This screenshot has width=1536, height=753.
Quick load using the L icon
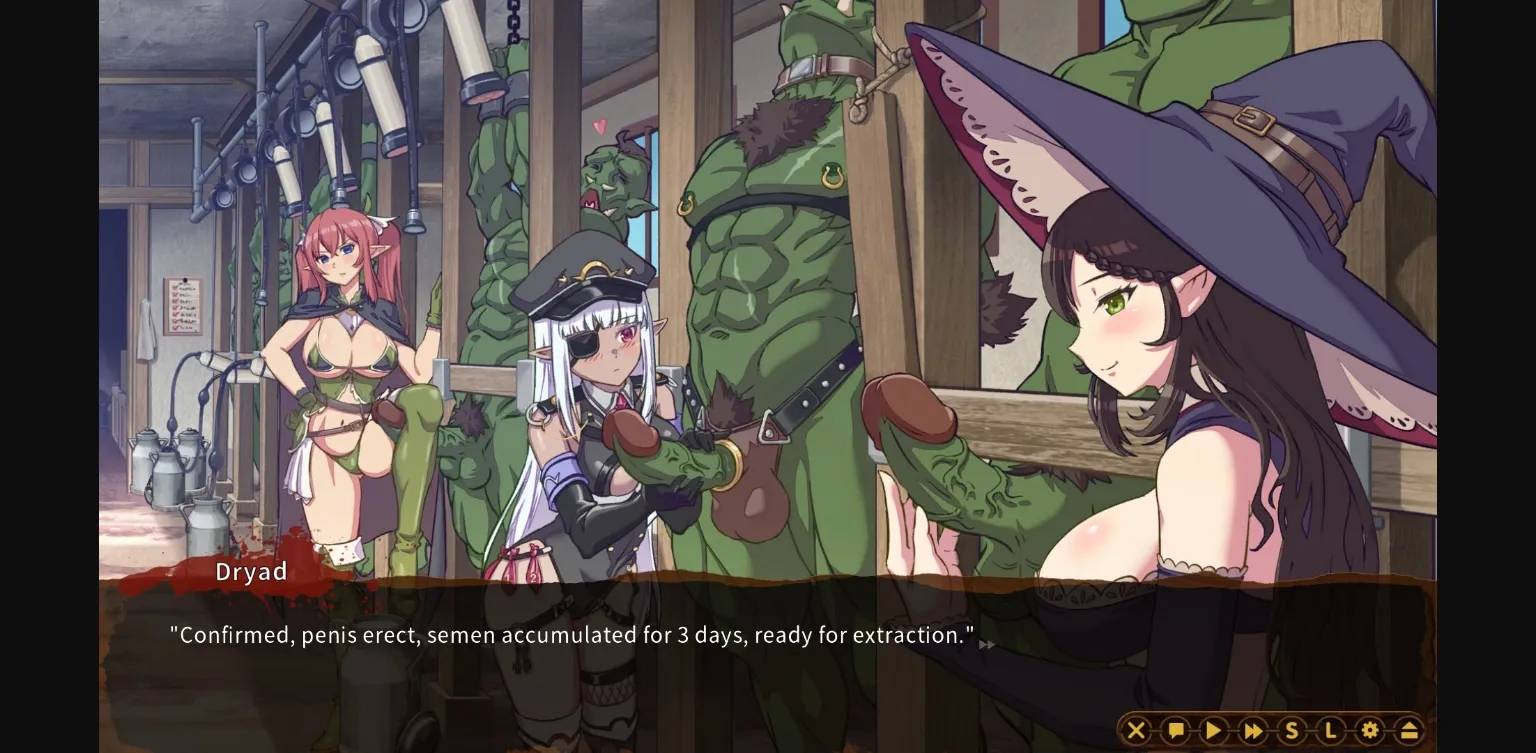click(x=1329, y=730)
